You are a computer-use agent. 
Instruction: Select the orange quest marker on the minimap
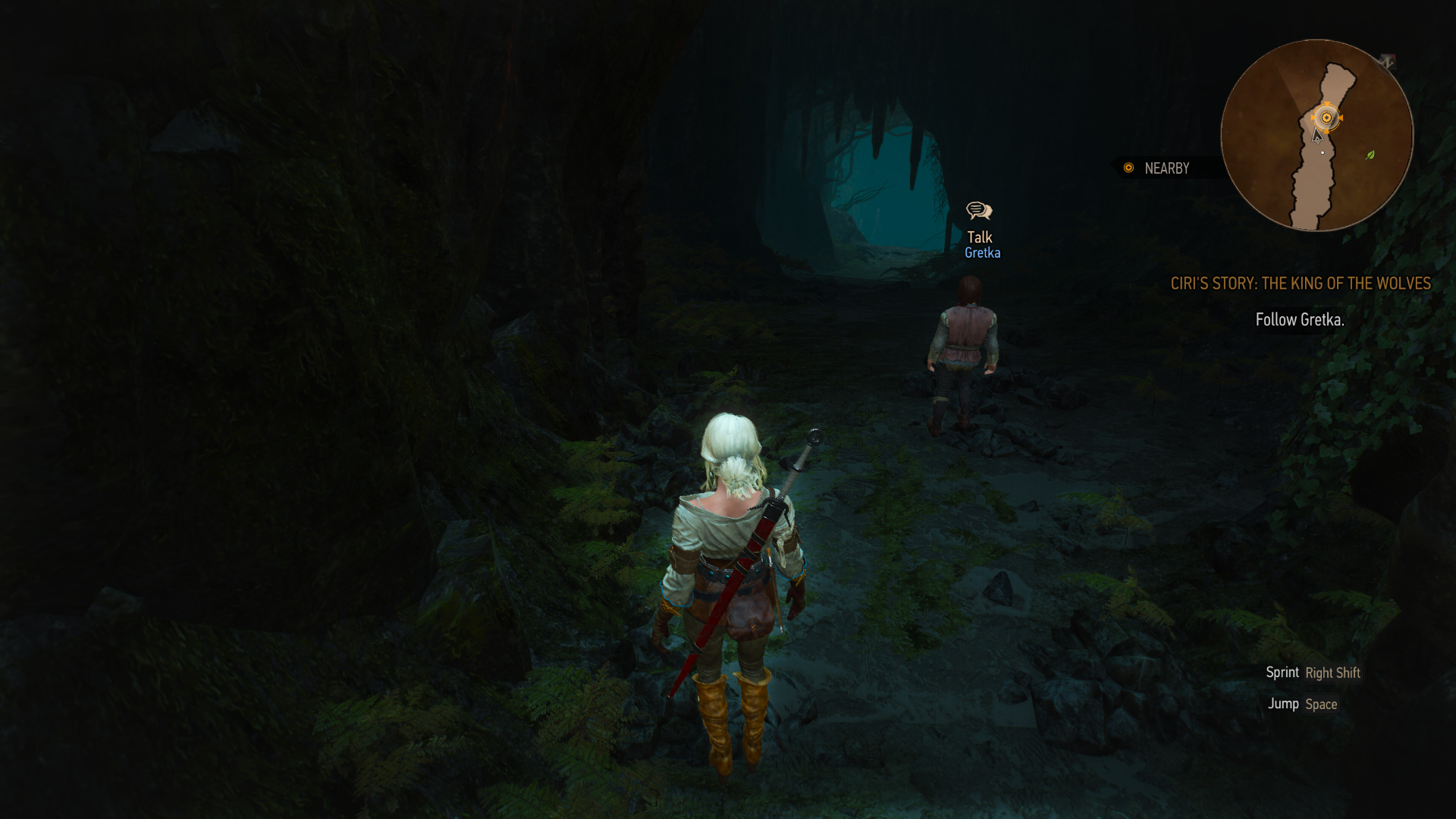1326,118
